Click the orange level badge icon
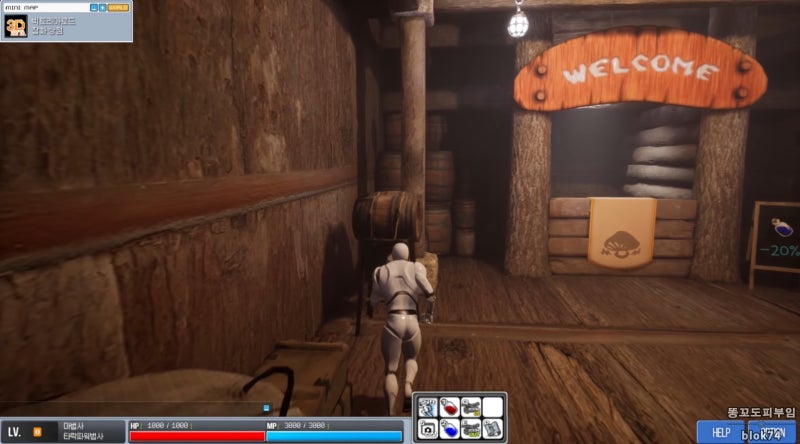The width and height of the screenshot is (800, 444). tap(37, 432)
